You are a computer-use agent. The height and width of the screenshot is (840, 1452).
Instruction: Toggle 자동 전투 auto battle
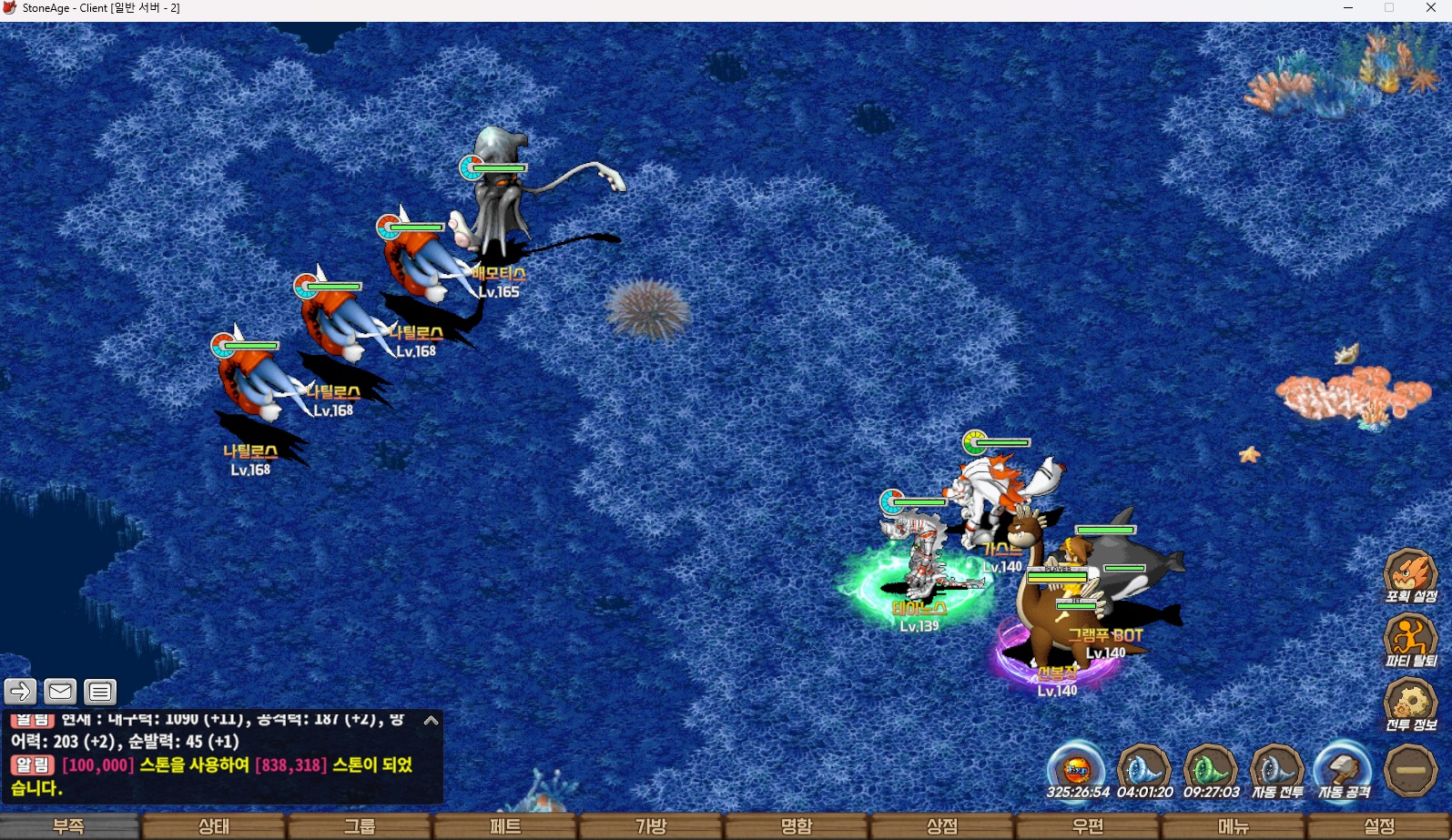coord(1277,769)
